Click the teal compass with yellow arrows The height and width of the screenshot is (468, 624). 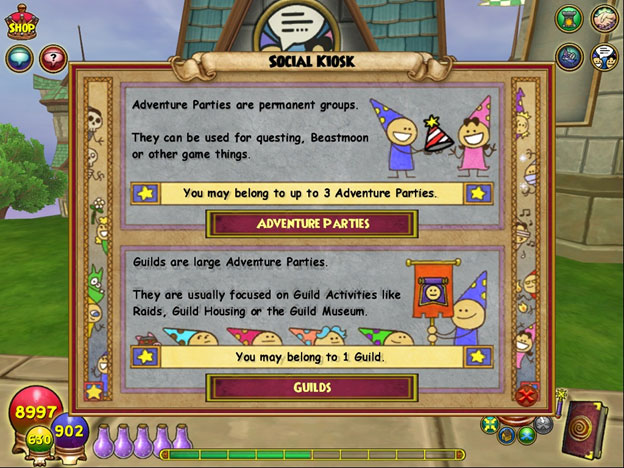[x=488, y=424]
